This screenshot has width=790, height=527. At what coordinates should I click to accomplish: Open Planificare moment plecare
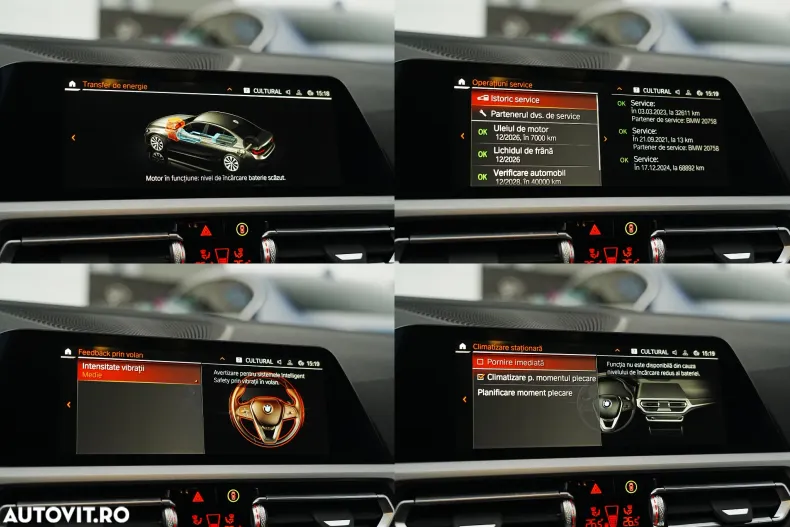tap(534, 394)
